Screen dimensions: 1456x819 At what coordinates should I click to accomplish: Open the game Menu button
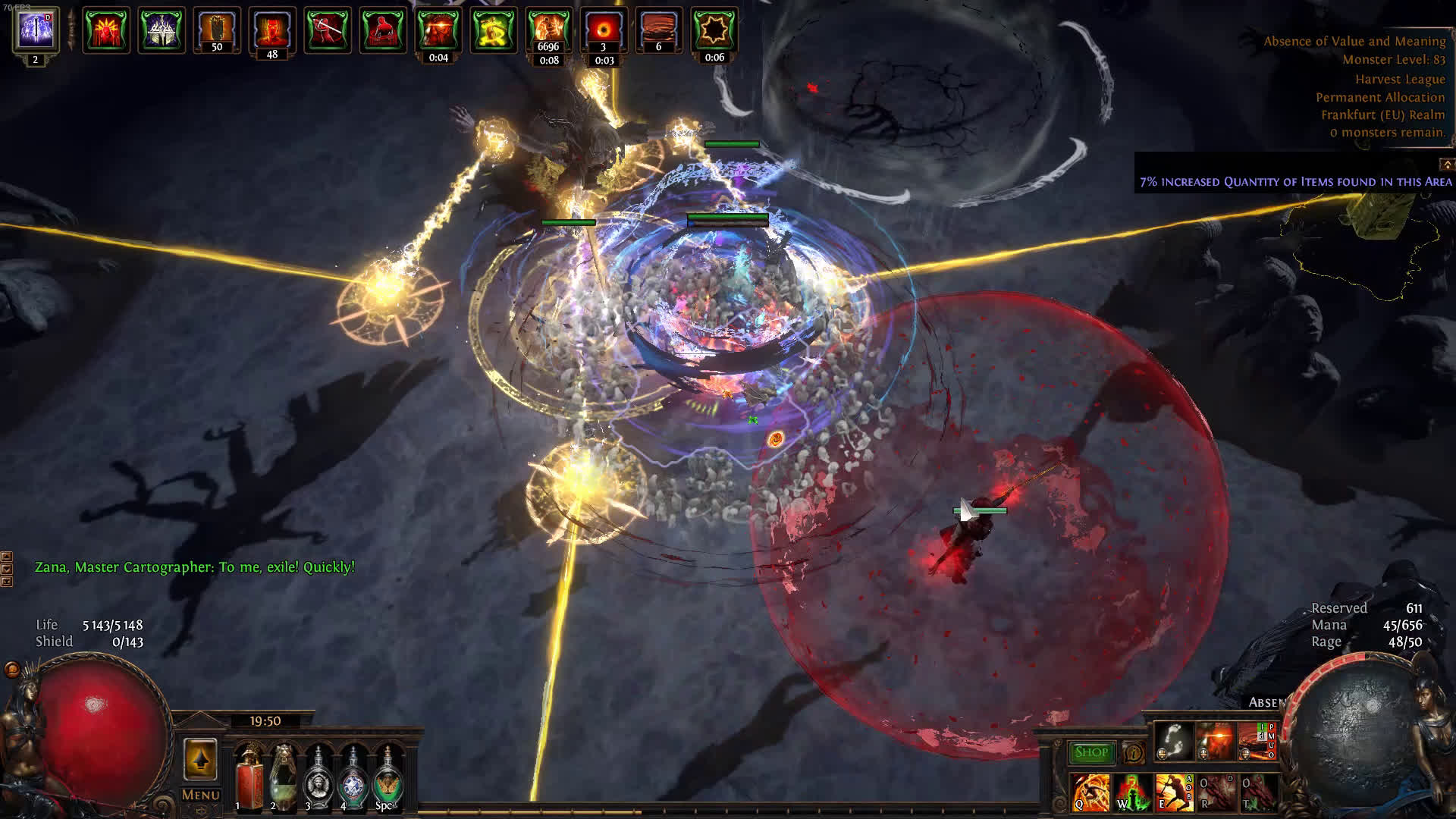coord(200,795)
